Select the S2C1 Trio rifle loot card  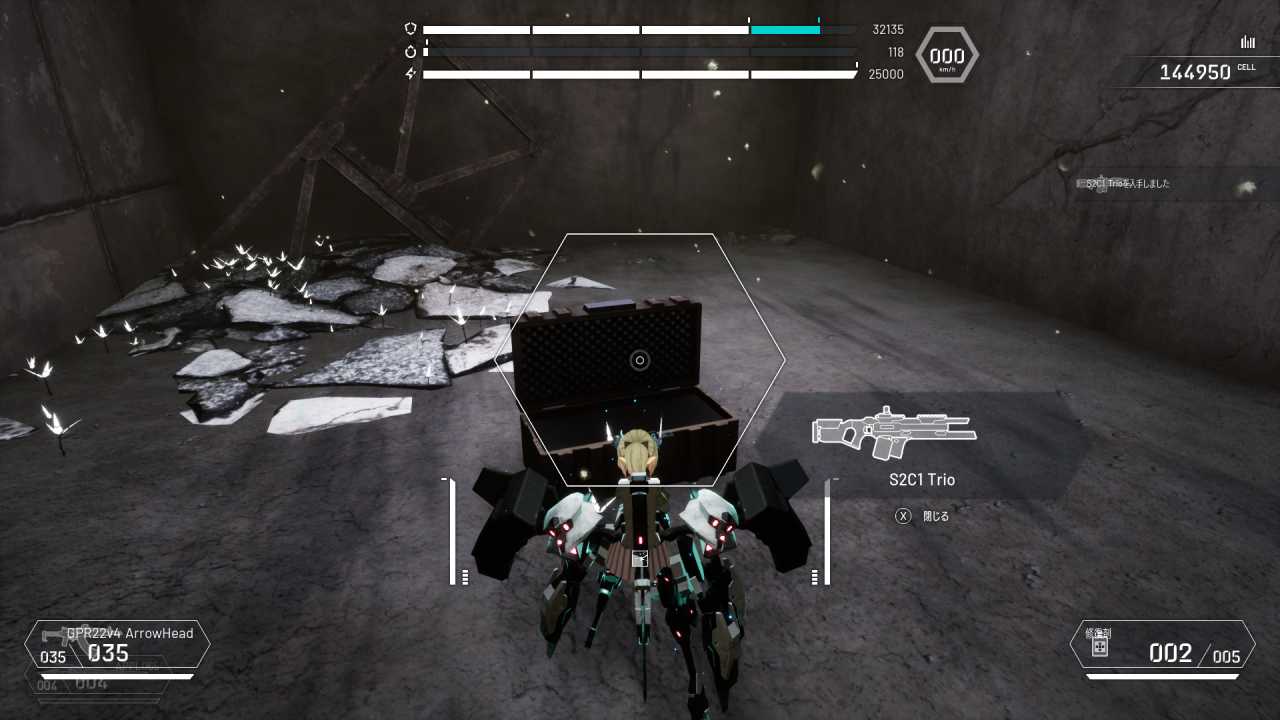921,446
